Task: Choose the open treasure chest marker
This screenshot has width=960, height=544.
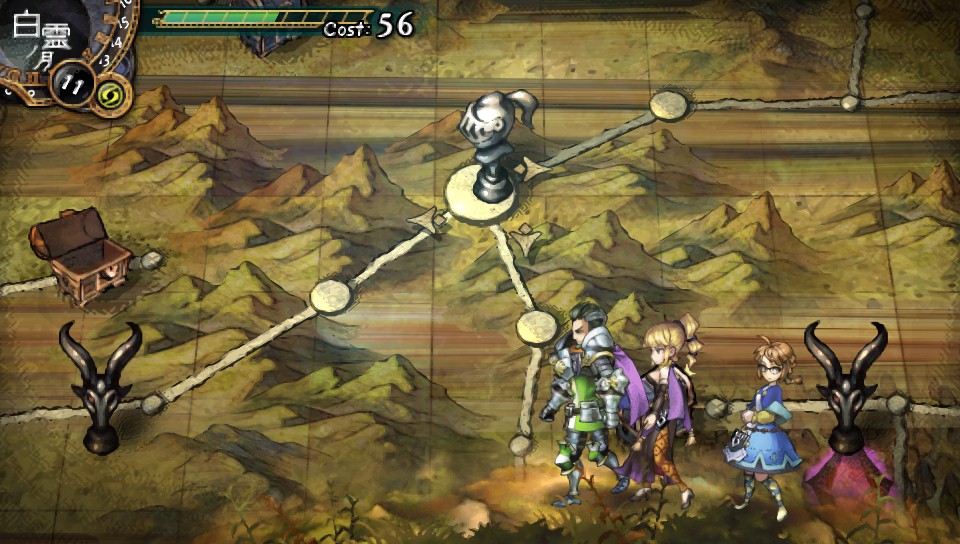Action: coord(79,258)
